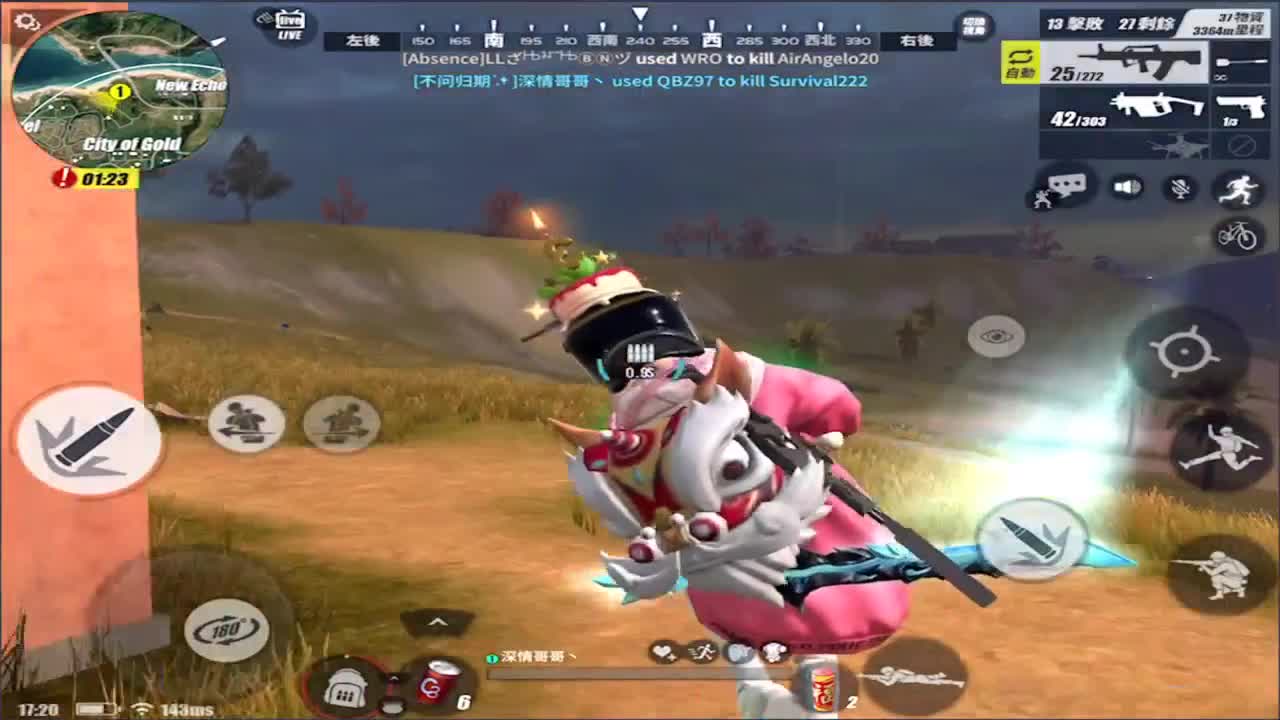1280x720 pixels.
Task: Activate free look eye icon
Action: point(995,337)
